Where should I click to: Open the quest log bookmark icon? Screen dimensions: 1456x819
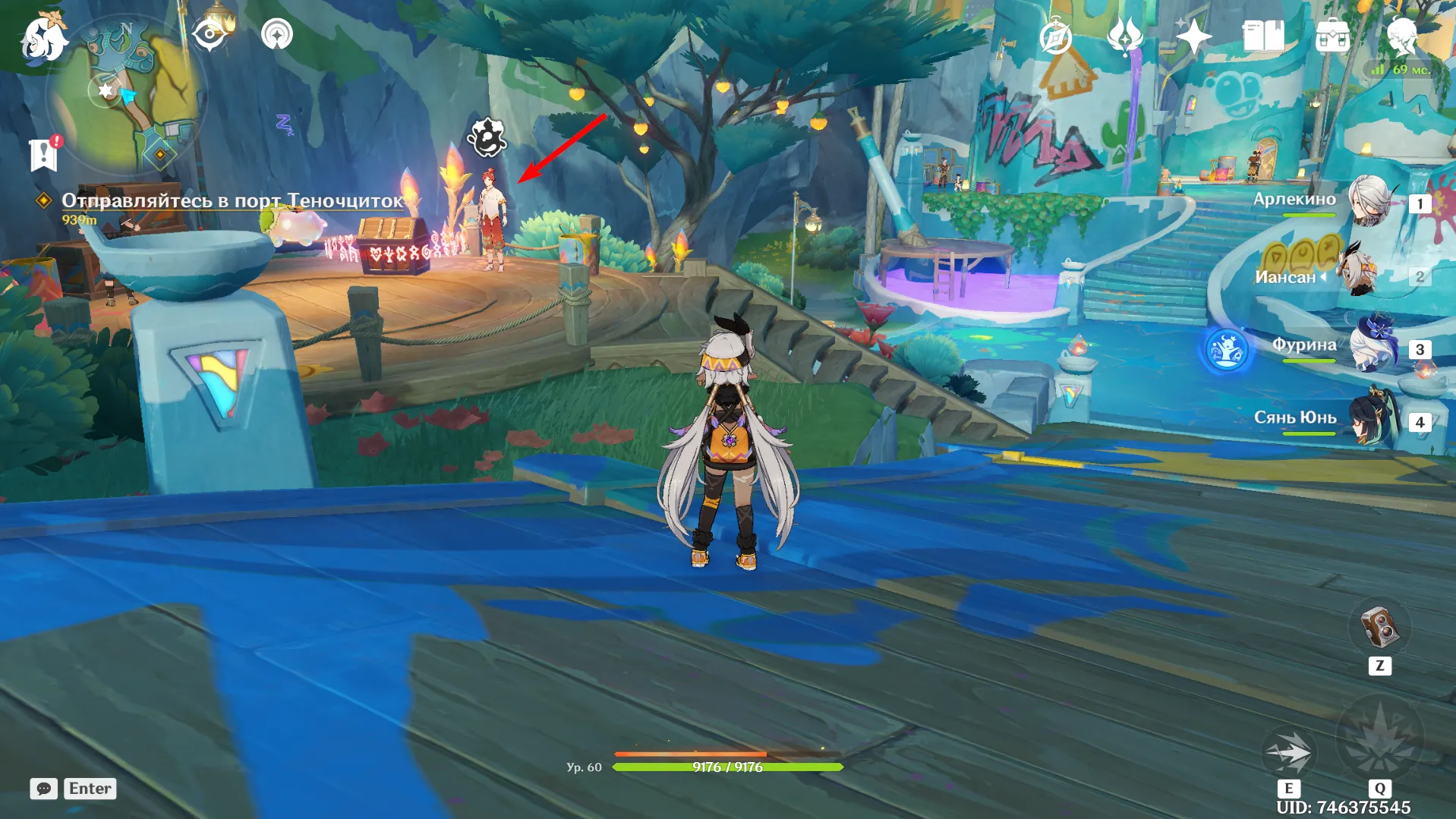point(43,155)
